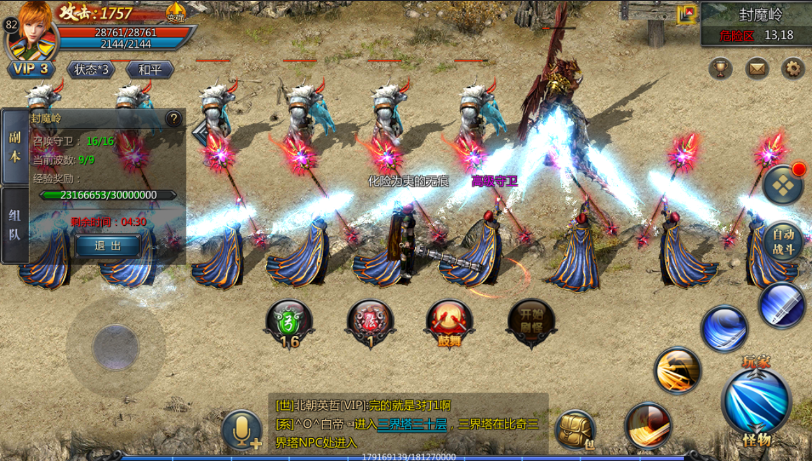The width and height of the screenshot is (812, 461).
Task: Toggle 自动战斗 auto battle
Action: pos(783,242)
